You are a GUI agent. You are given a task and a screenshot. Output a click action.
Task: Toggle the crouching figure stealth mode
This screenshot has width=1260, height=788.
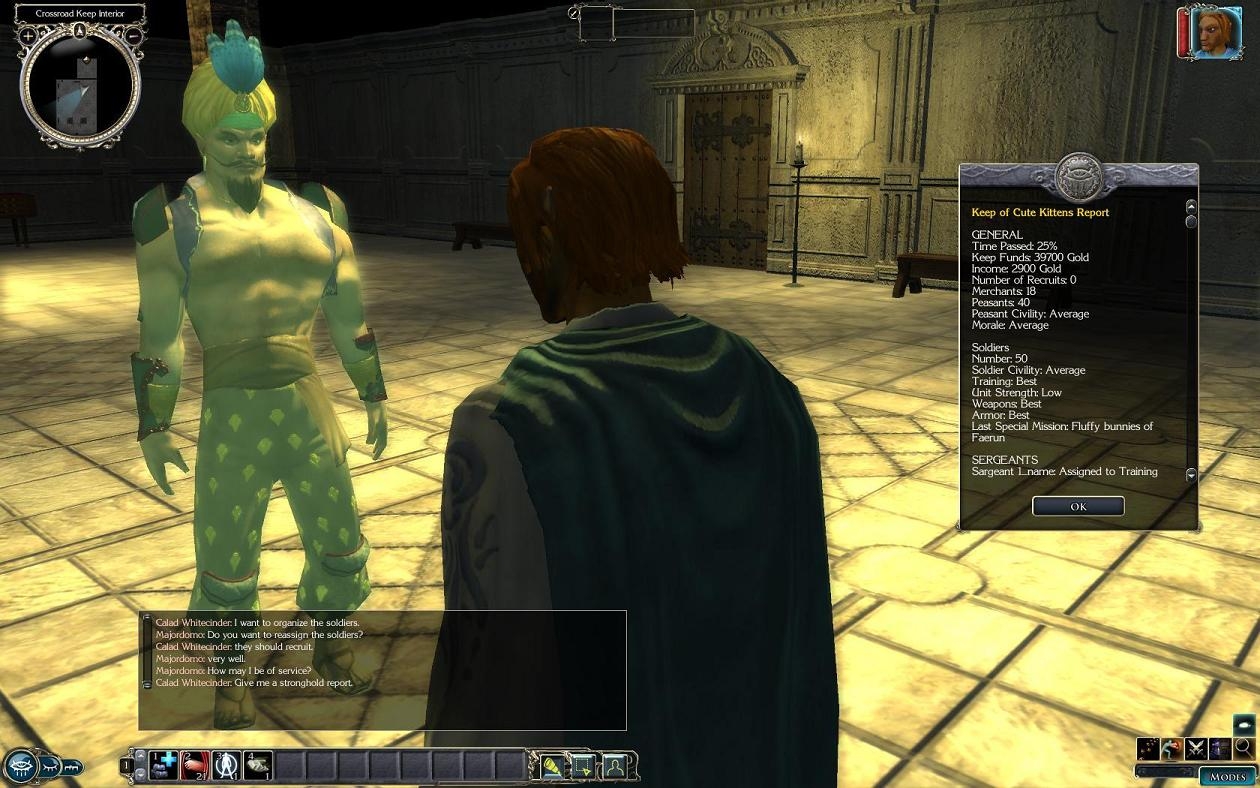(x=1172, y=748)
